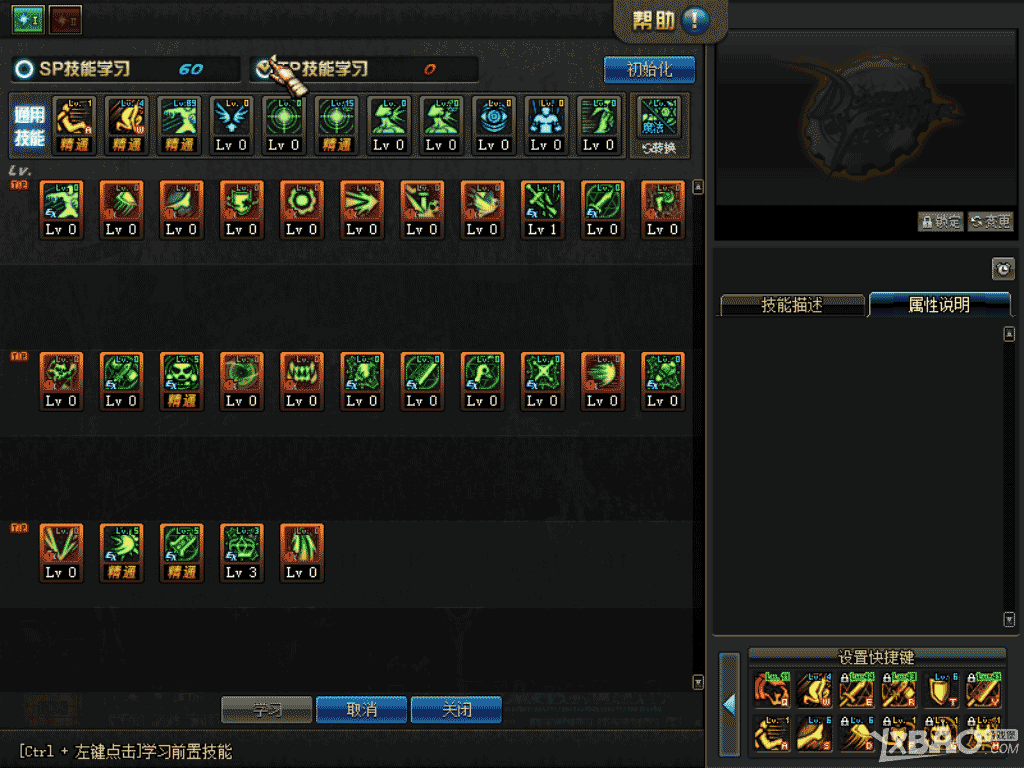Collapse hotkey panel with the blue left arrow
The image size is (1024, 768).
[x=729, y=705]
